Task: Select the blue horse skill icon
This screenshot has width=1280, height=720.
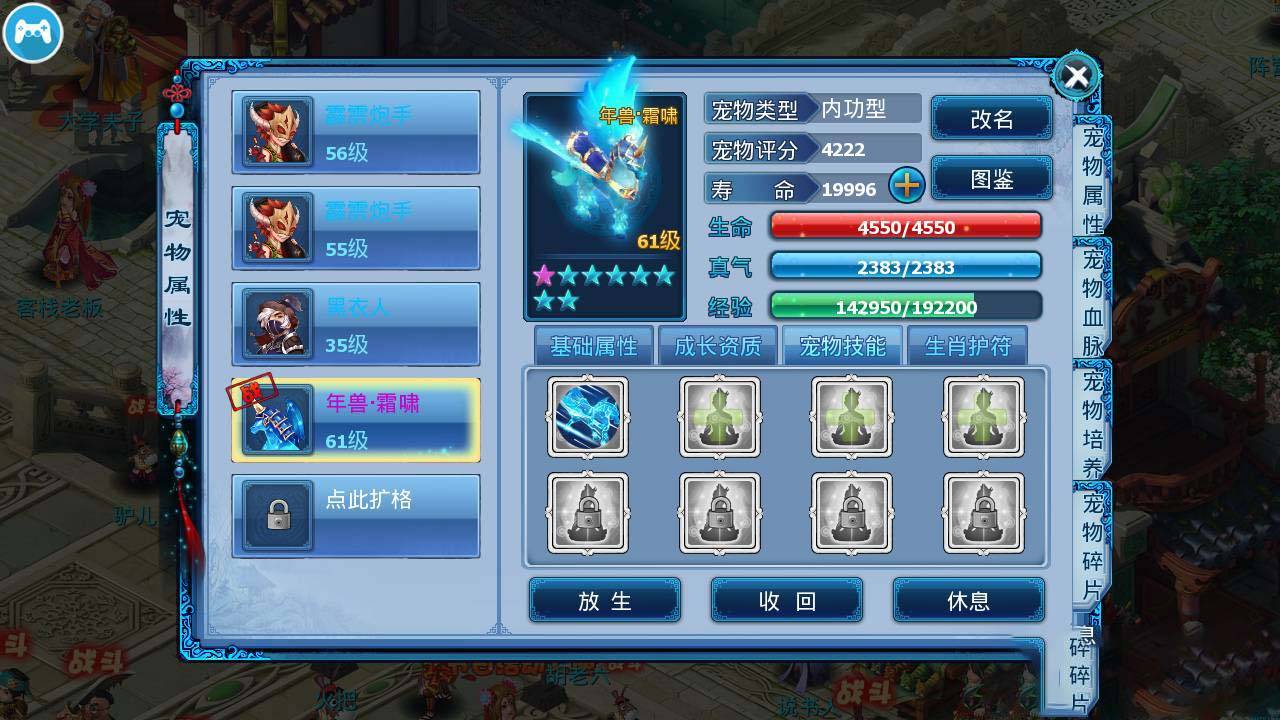Action: [x=588, y=417]
